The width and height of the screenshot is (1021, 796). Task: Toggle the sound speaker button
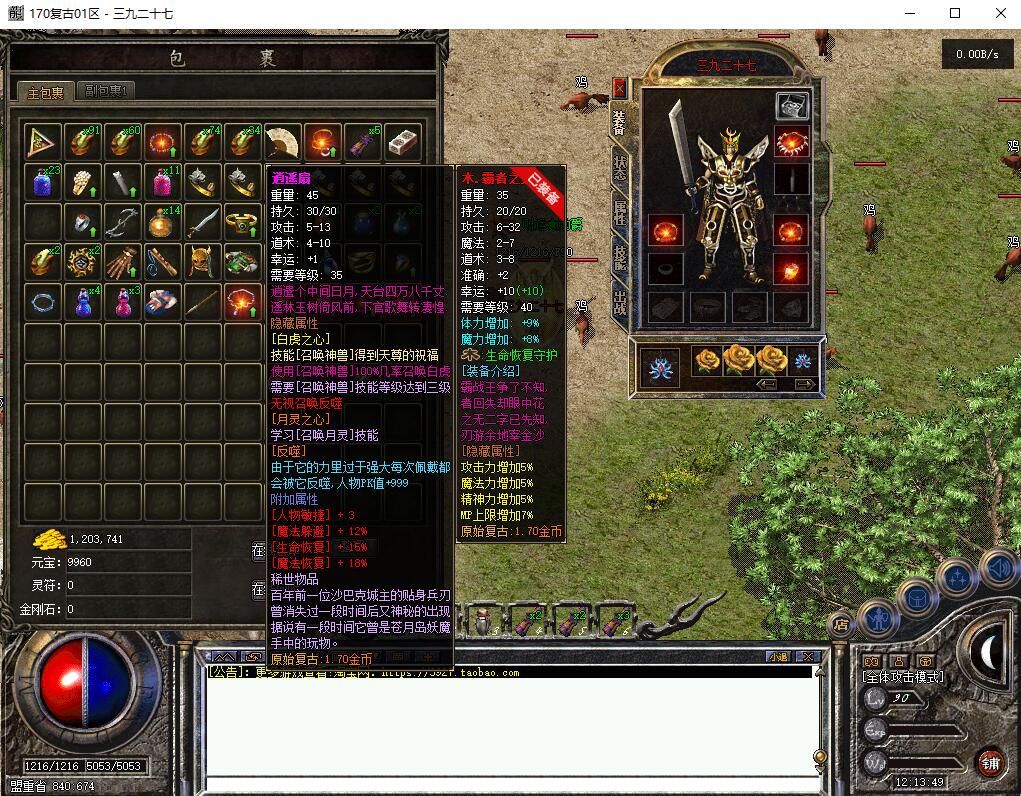click(997, 568)
